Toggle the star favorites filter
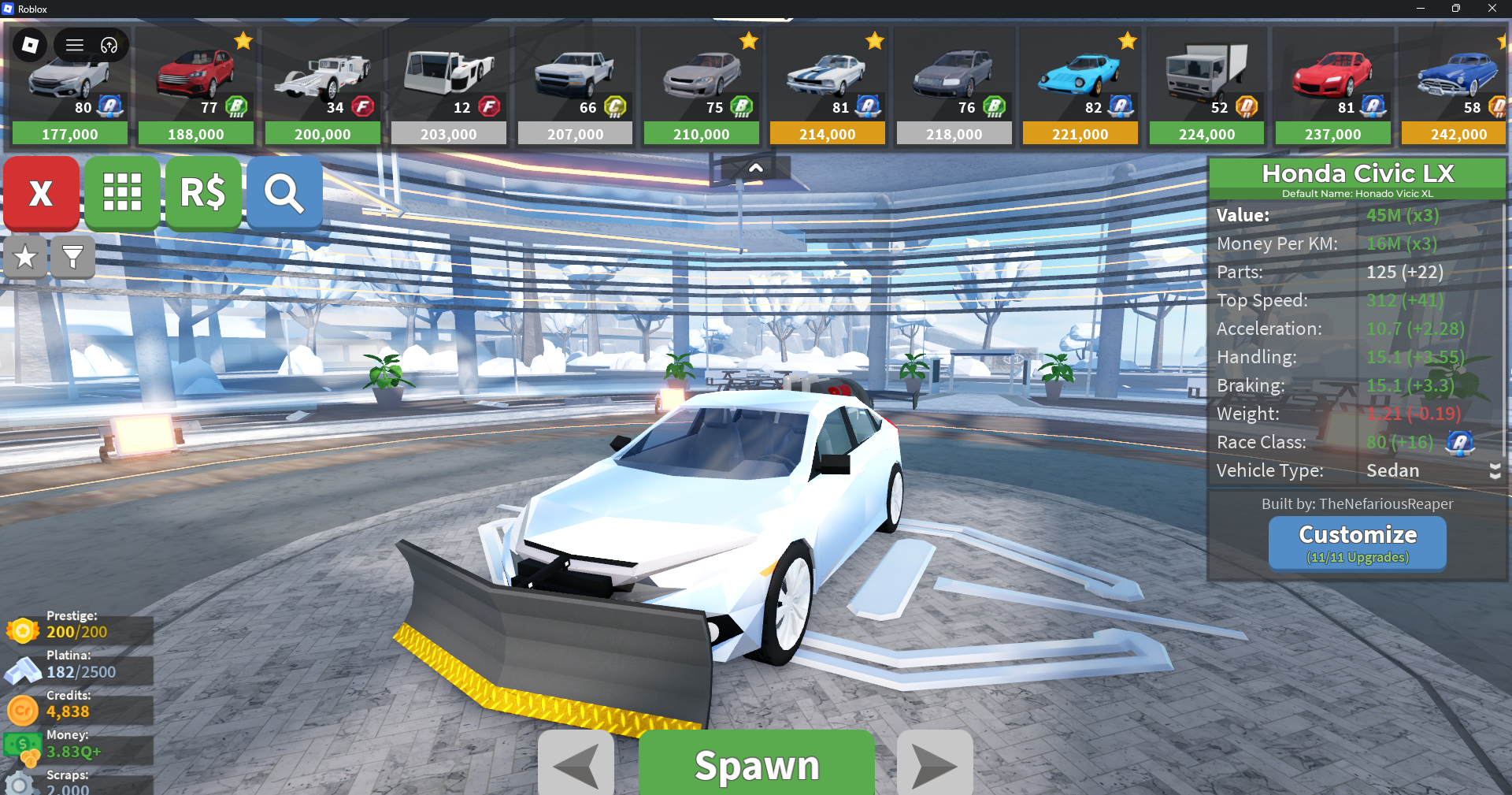1512x795 pixels. click(x=25, y=257)
